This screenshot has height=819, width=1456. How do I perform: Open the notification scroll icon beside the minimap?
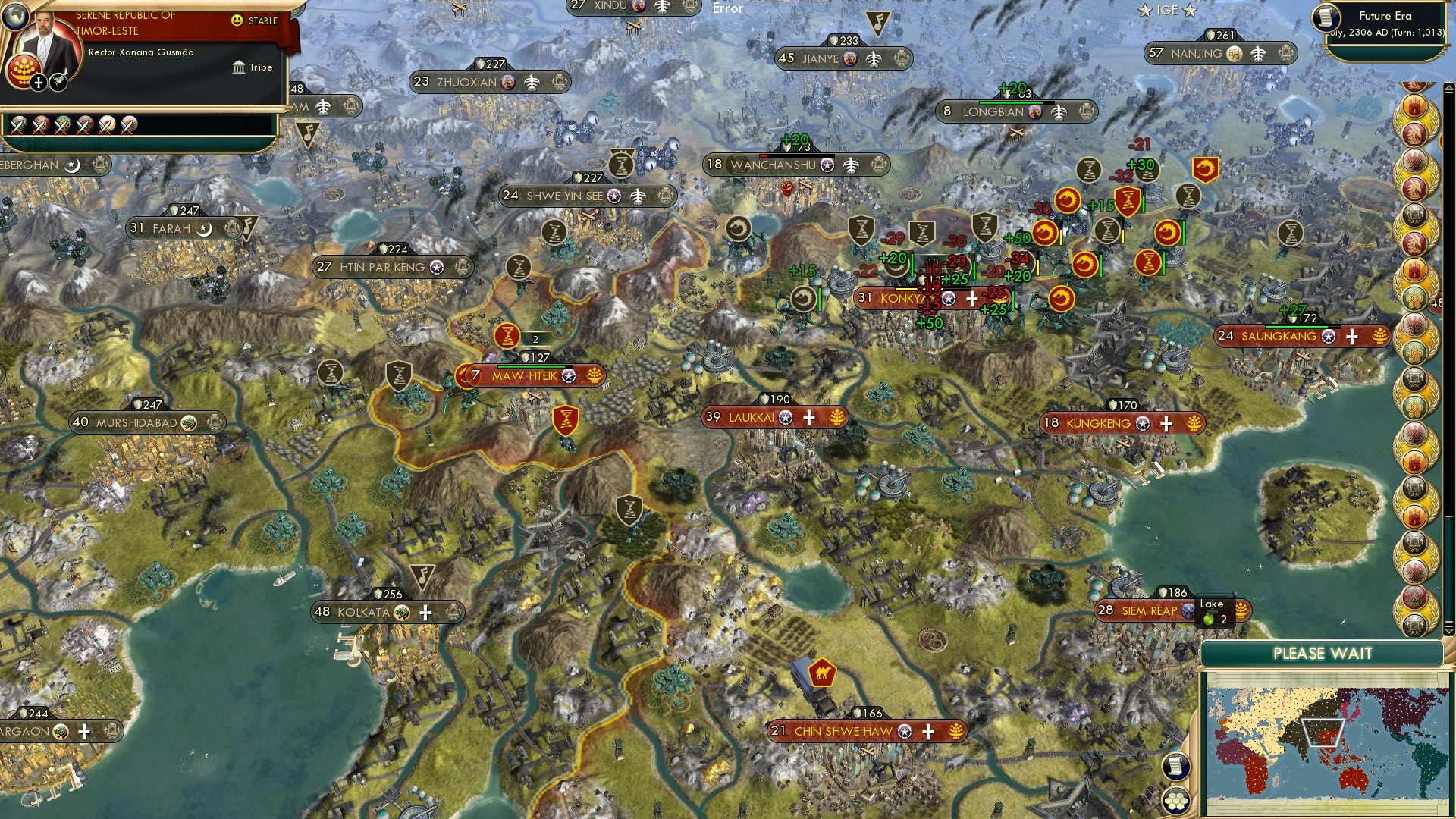[x=1177, y=767]
